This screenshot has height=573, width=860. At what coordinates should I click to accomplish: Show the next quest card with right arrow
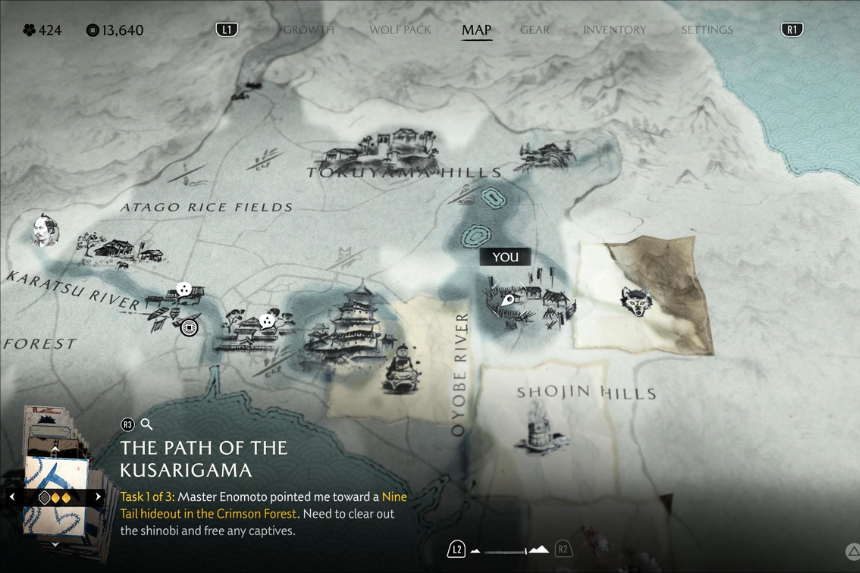[98, 497]
